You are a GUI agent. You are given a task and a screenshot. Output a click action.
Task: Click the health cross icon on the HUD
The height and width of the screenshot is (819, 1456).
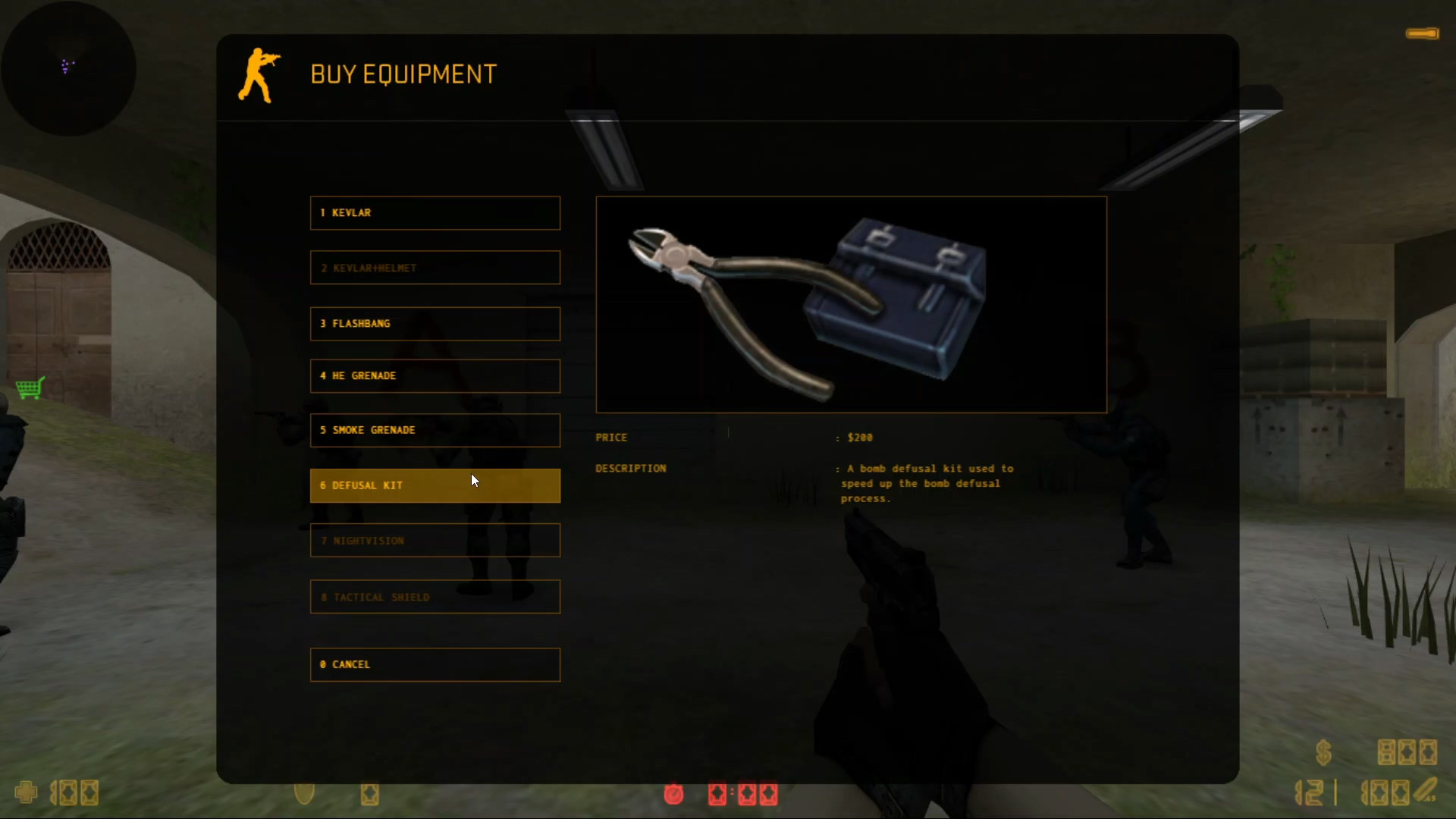(25, 792)
